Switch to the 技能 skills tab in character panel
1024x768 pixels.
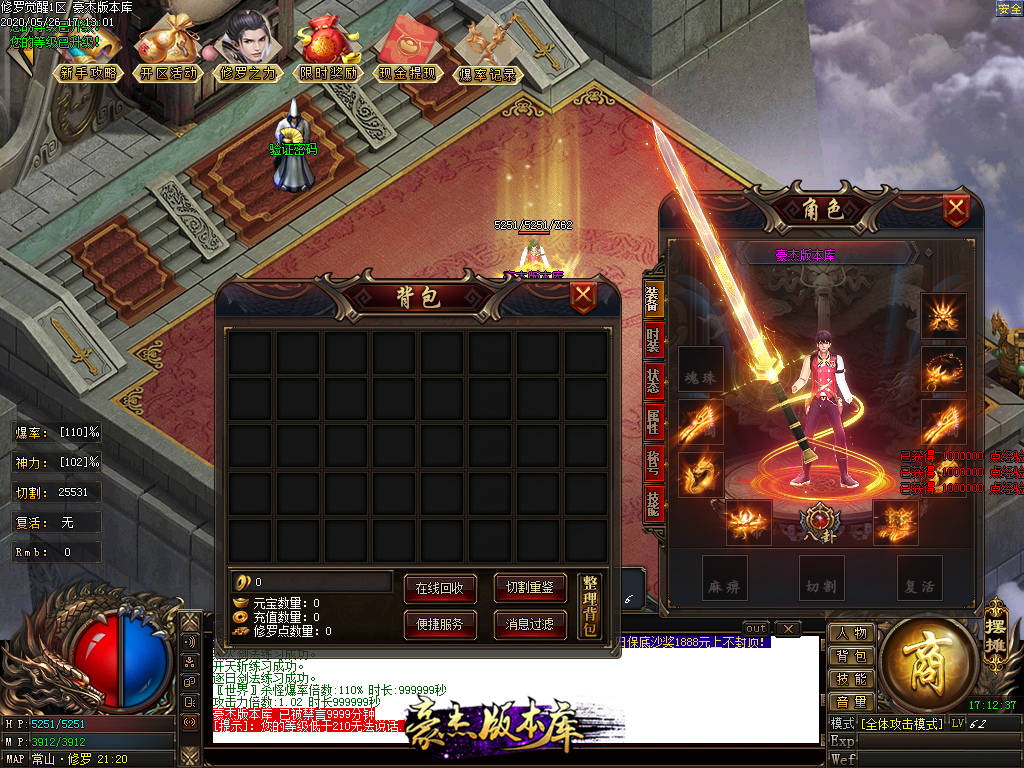click(x=652, y=503)
